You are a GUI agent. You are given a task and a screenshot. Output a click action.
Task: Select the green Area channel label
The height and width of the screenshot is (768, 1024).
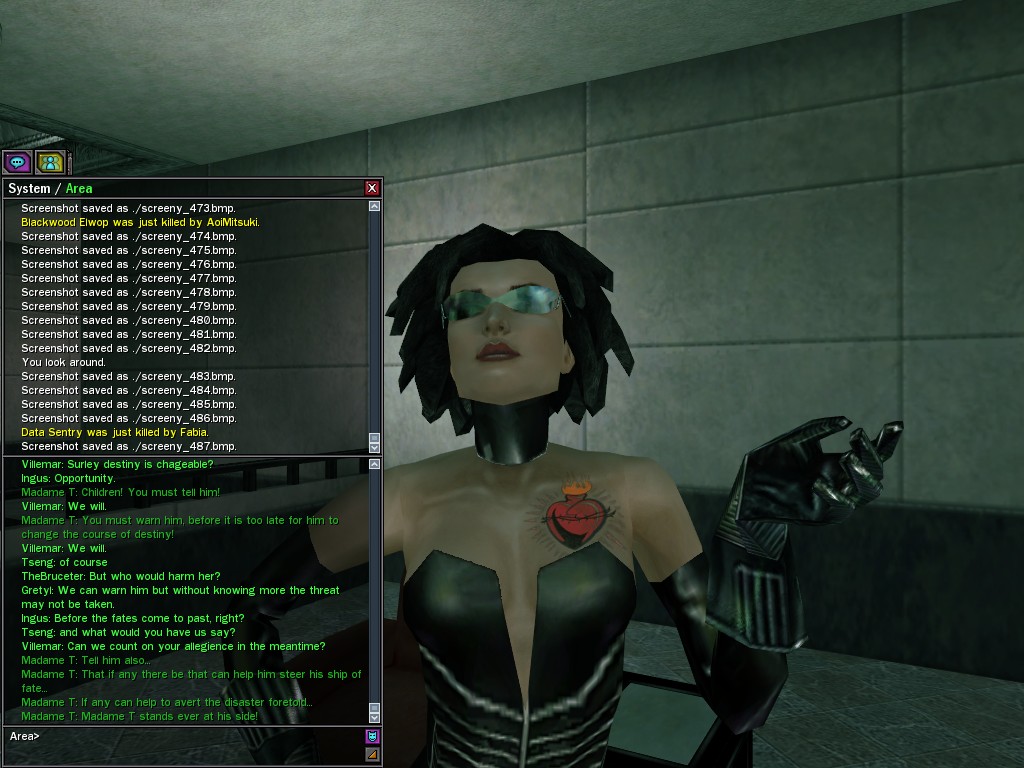tap(79, 189)
